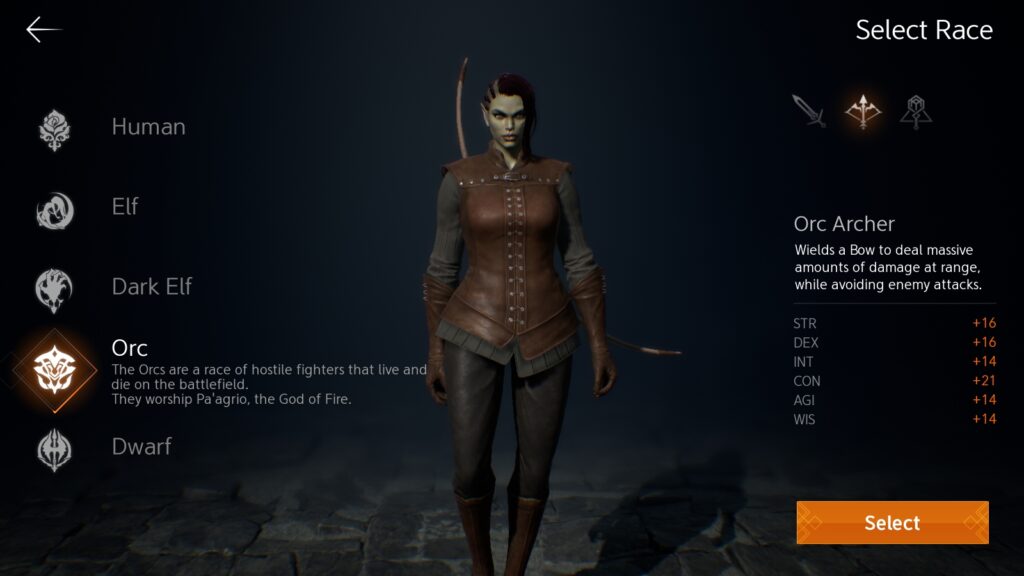Switch to the mage class icon
1024x576 pixels.
(x=915, y=111)
